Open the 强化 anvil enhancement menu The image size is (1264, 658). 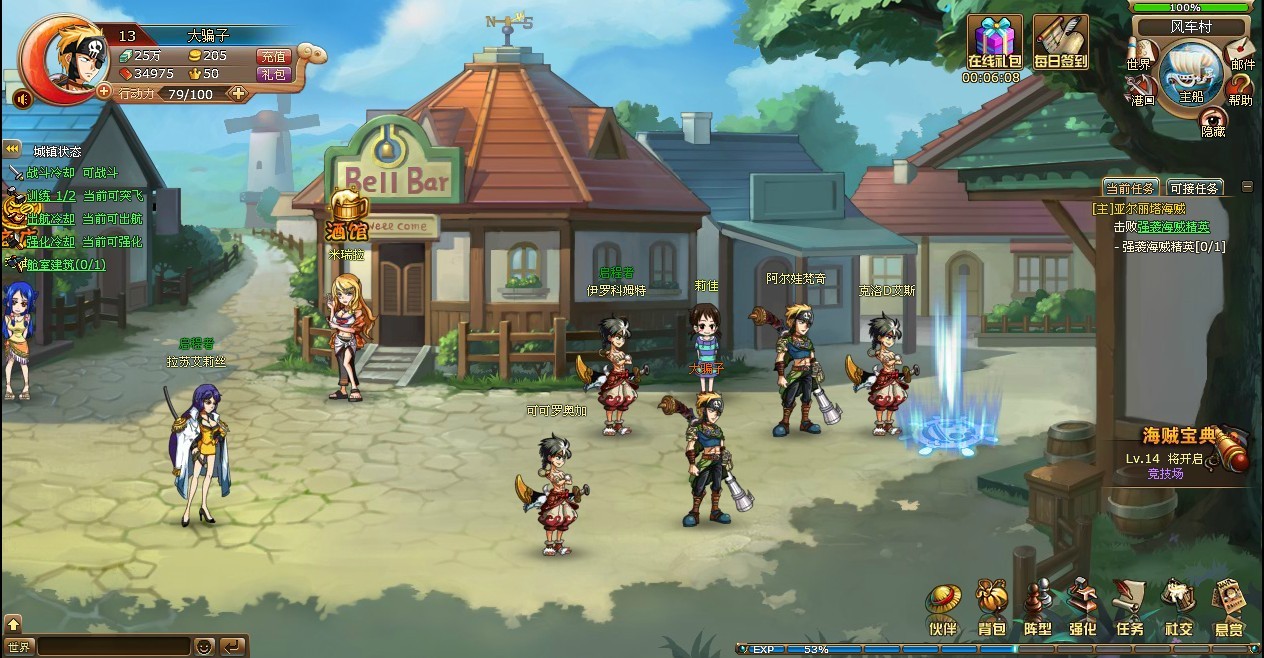click(1082, 609)
